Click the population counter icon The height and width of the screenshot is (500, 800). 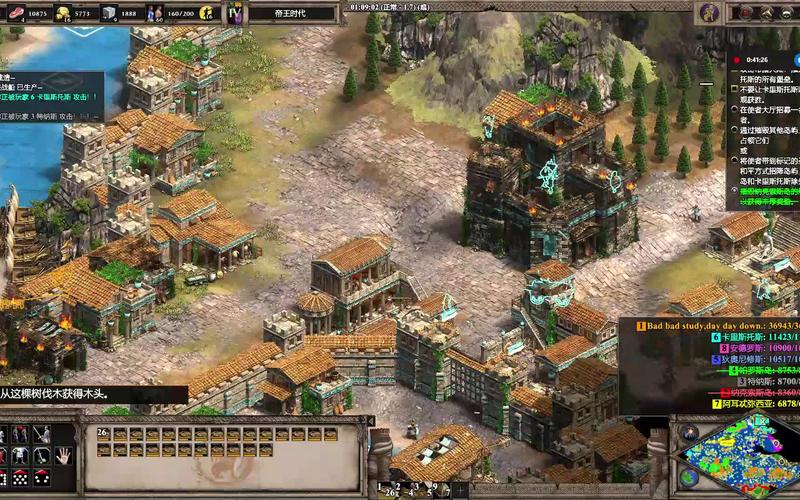coord(156,13)
